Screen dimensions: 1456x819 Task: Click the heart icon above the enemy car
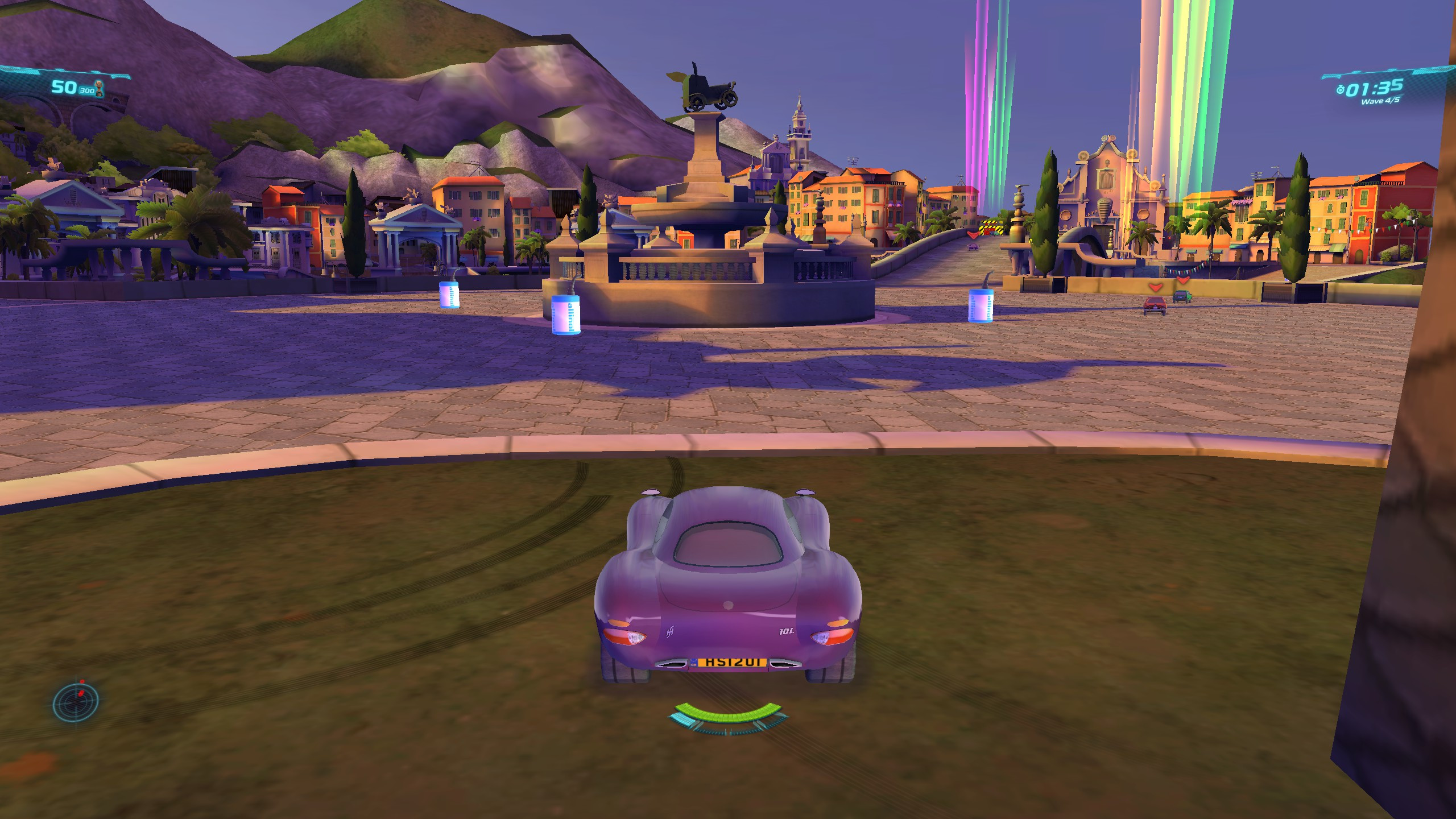(x=1156, y=287)
